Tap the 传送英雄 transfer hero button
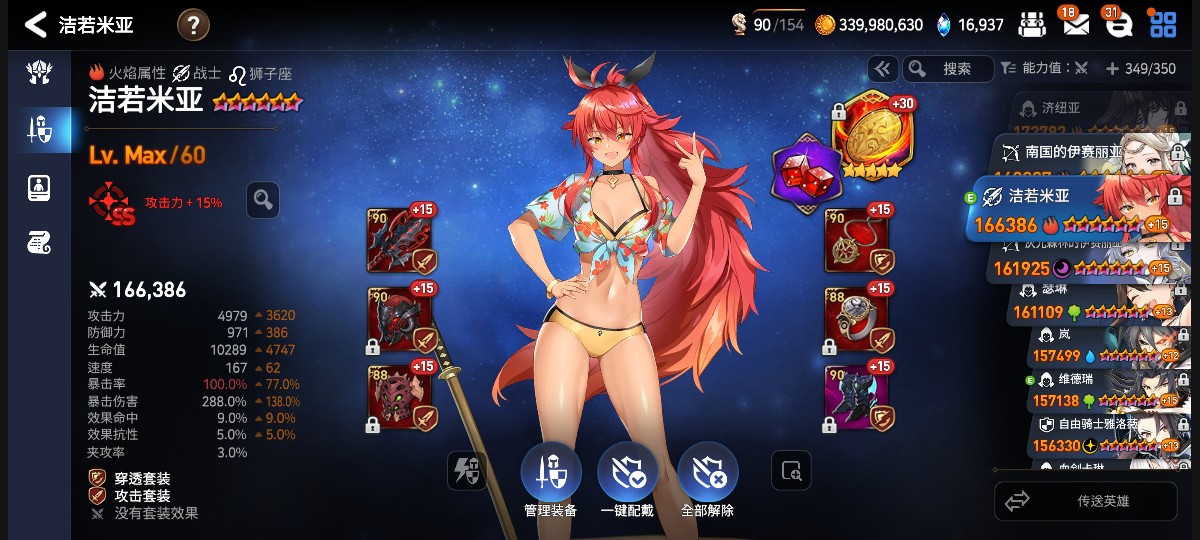1200x540 pixels. click(x=1085, y=501)
